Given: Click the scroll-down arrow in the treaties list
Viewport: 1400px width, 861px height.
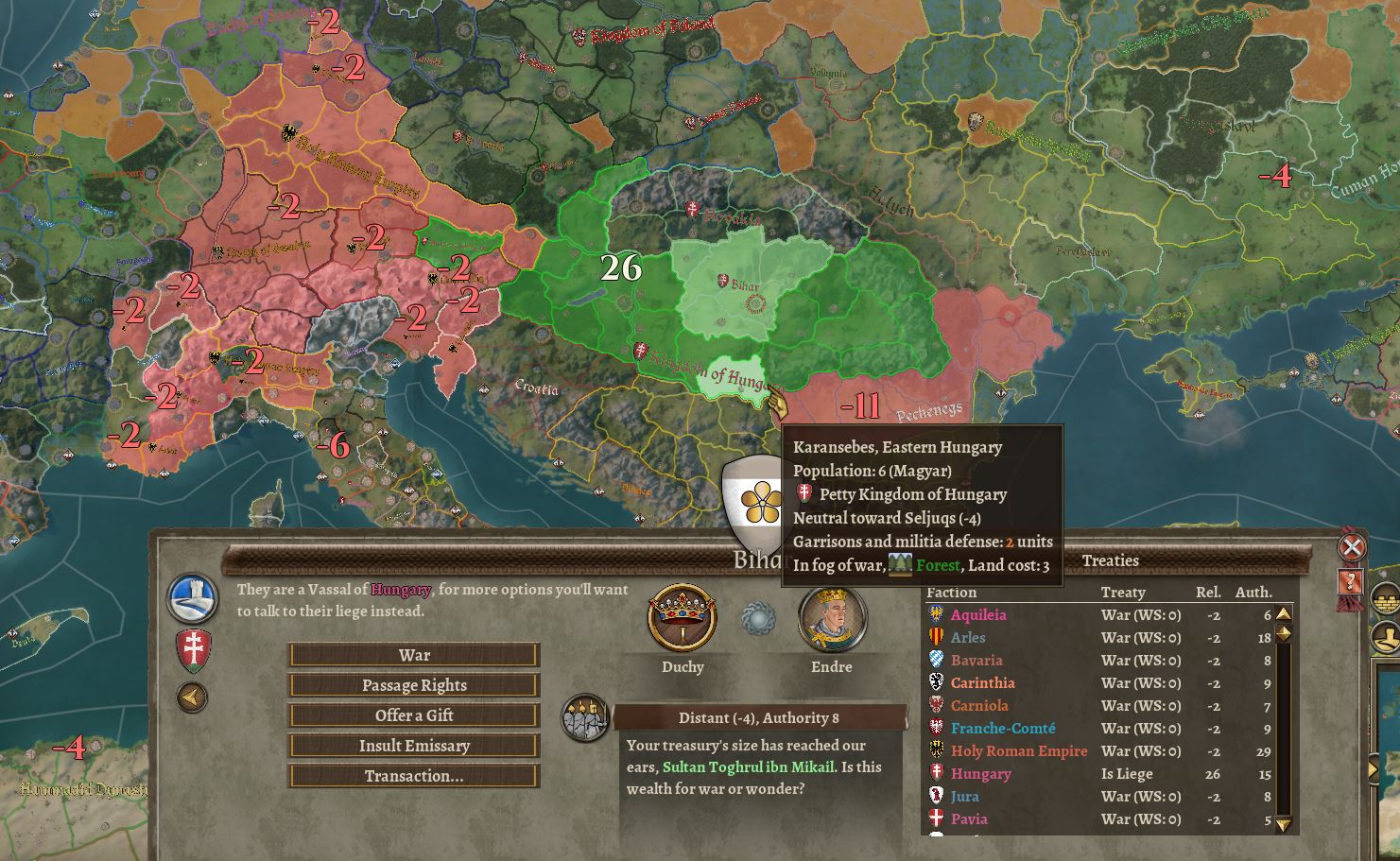Looking at the screenshot, I should 1283,827.
